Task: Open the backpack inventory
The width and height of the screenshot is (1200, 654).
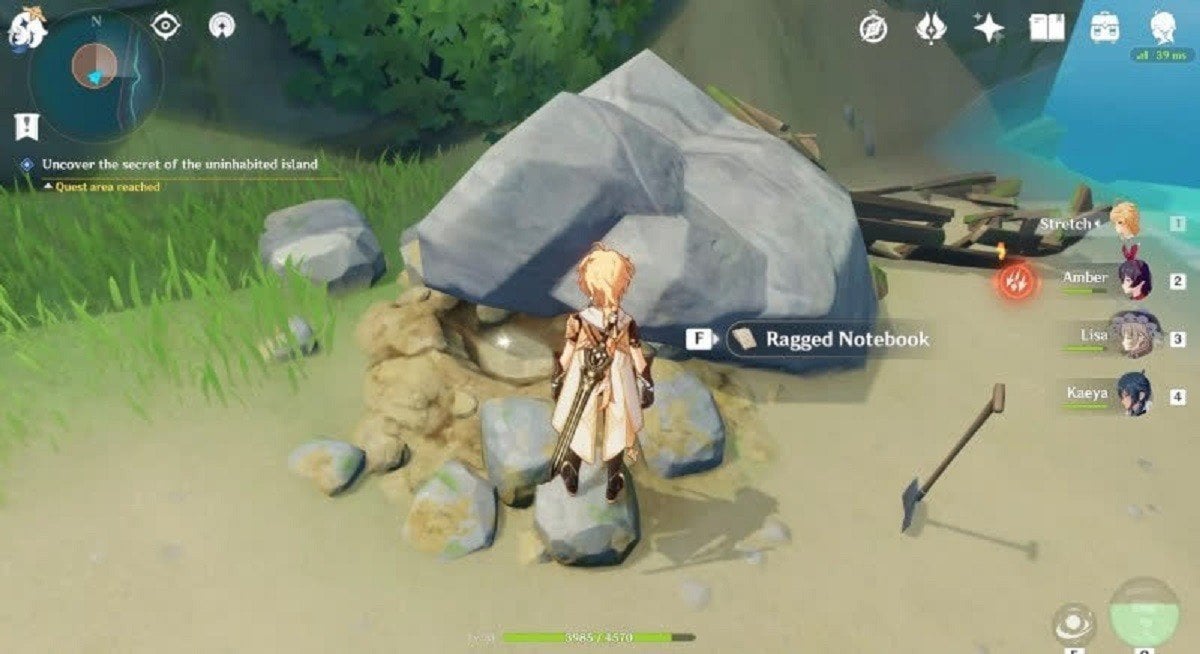Action: [x=1105, y=28]
